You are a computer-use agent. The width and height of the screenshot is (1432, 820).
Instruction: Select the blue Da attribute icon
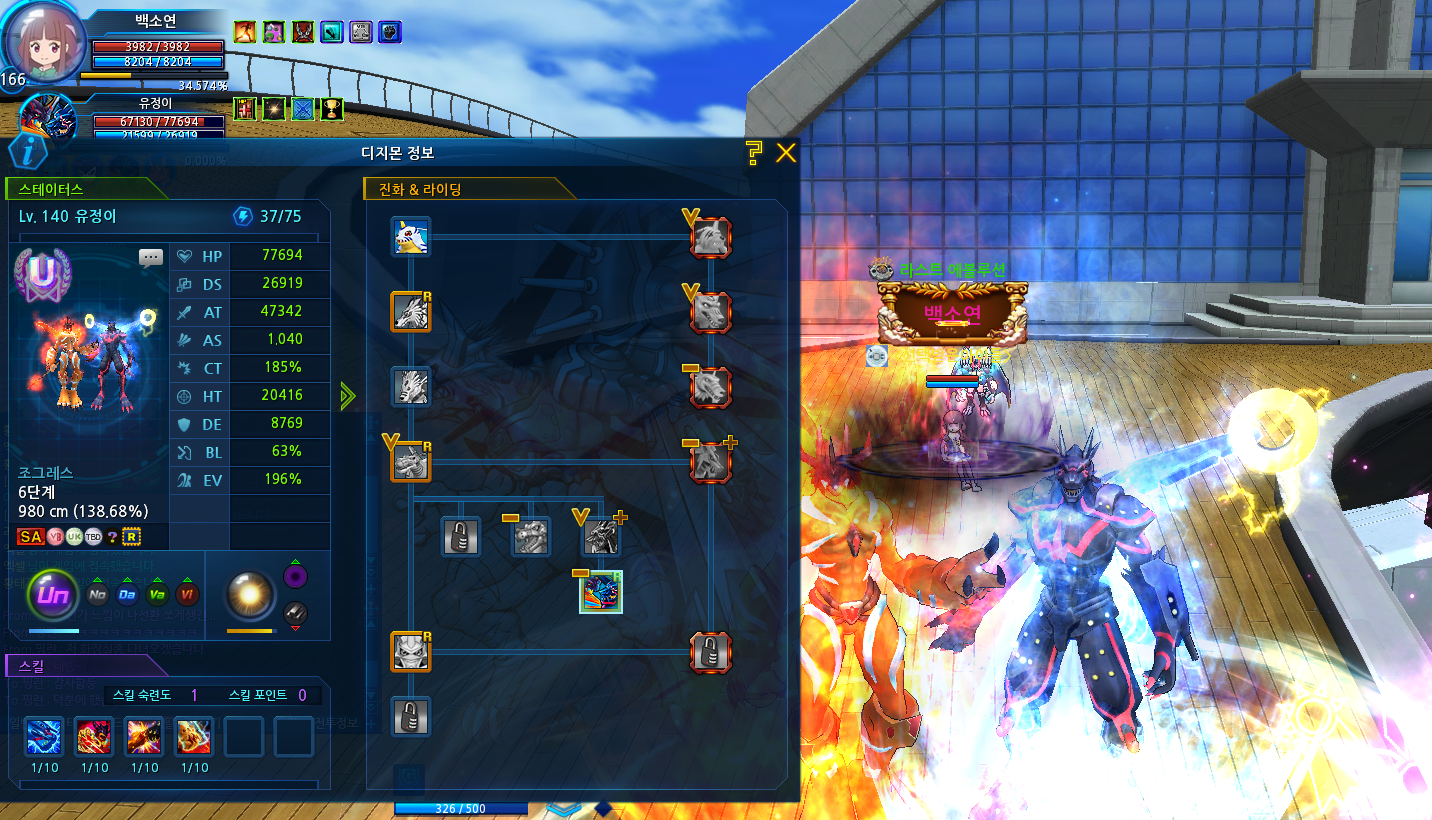click(127, 595)
